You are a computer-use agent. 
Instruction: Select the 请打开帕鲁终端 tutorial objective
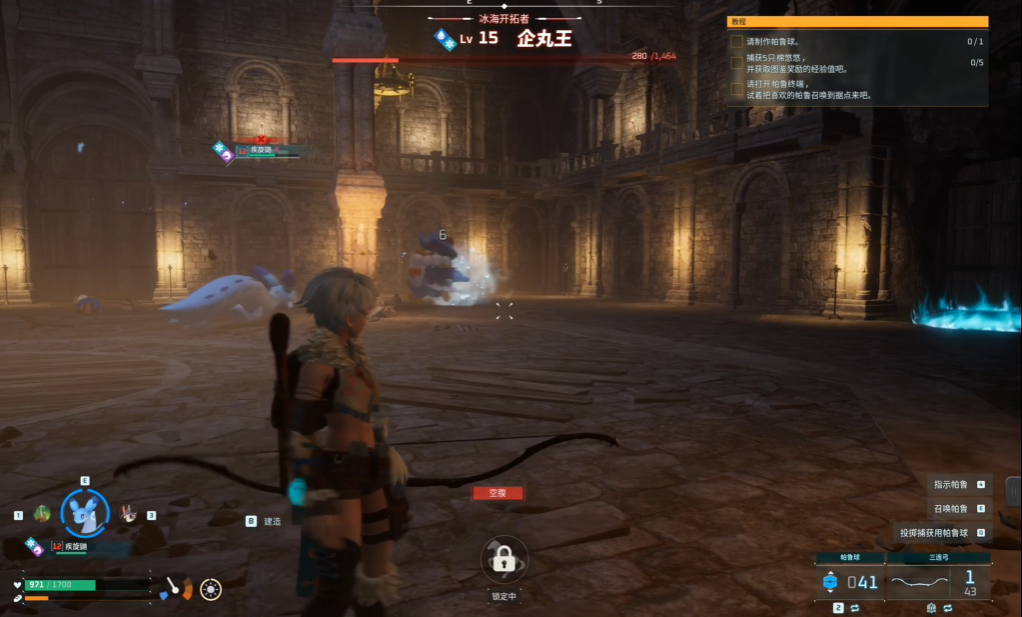click(x=807, y=90)
